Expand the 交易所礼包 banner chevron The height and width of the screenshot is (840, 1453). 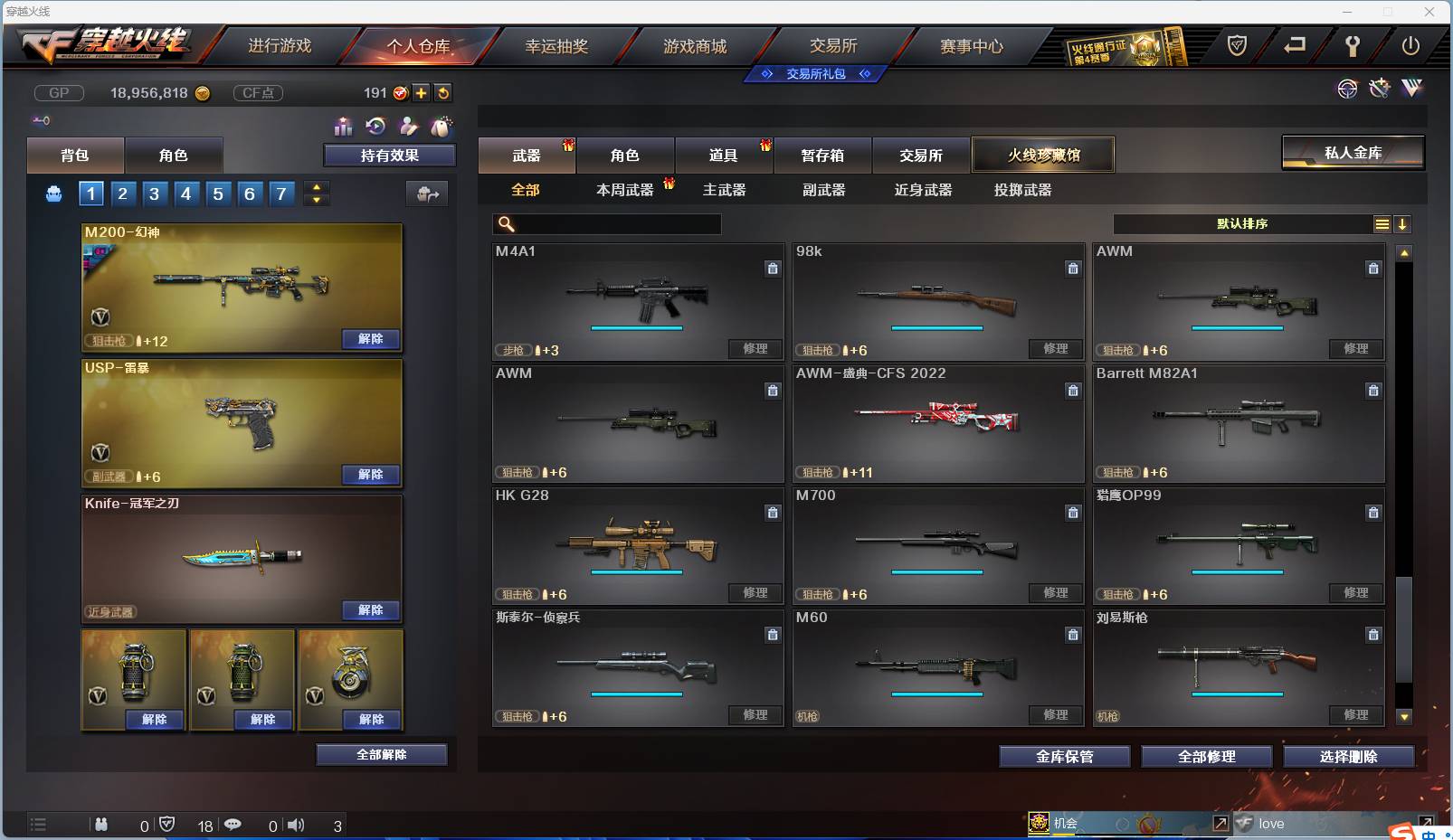(866, 73)
